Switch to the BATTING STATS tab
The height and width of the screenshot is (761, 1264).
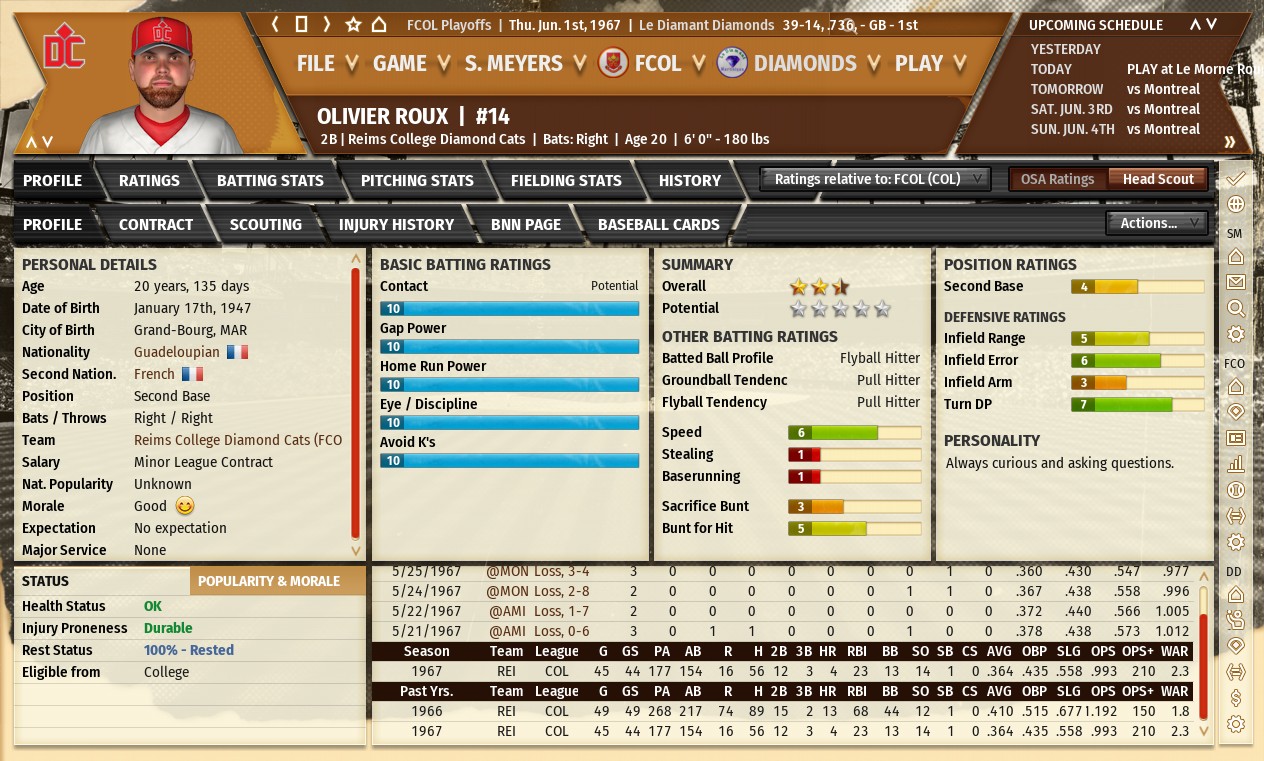(x=270, y=181)
